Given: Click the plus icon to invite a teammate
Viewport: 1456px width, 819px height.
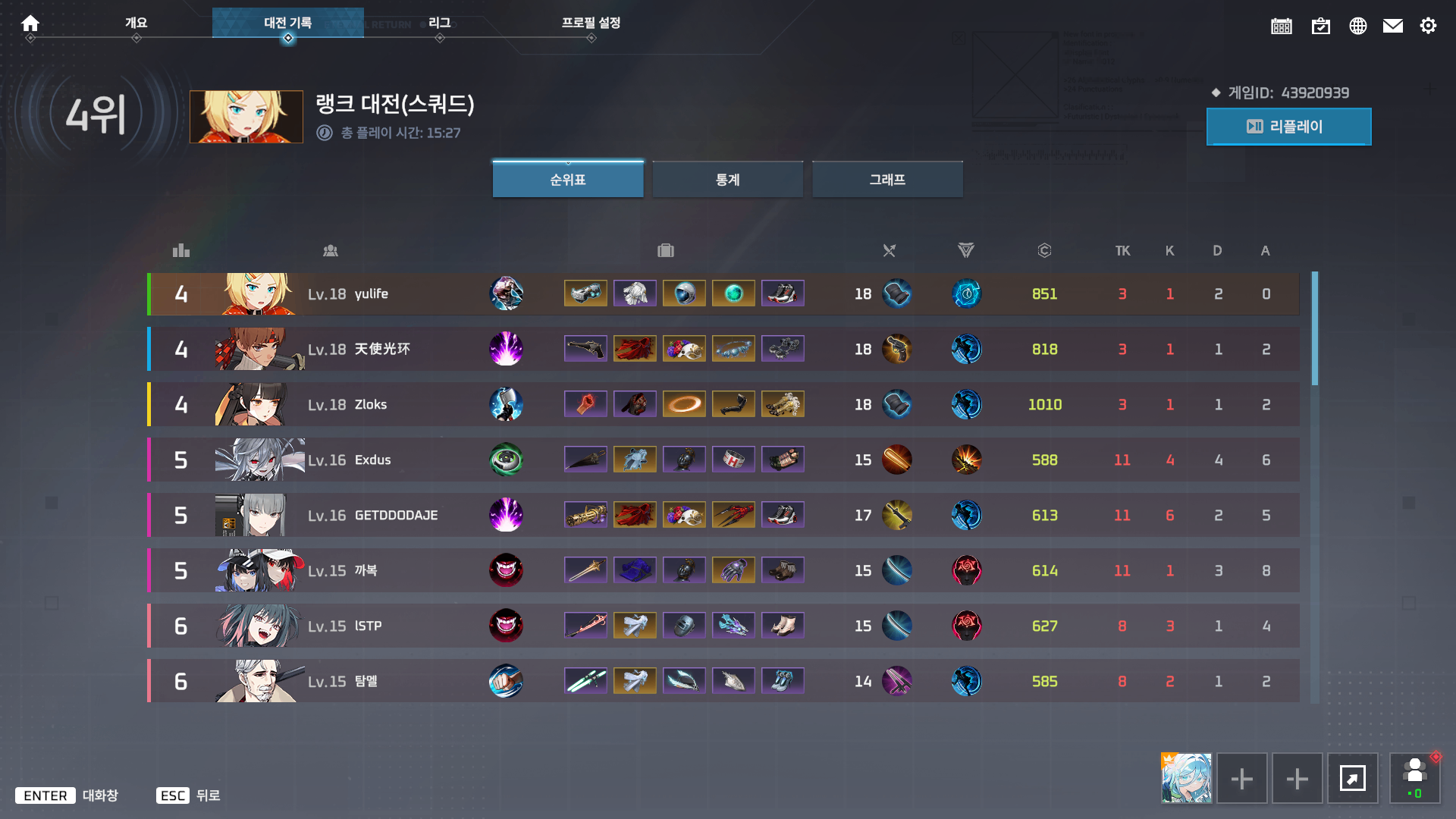Looking at the screenshot, I should coord(1241,778).
